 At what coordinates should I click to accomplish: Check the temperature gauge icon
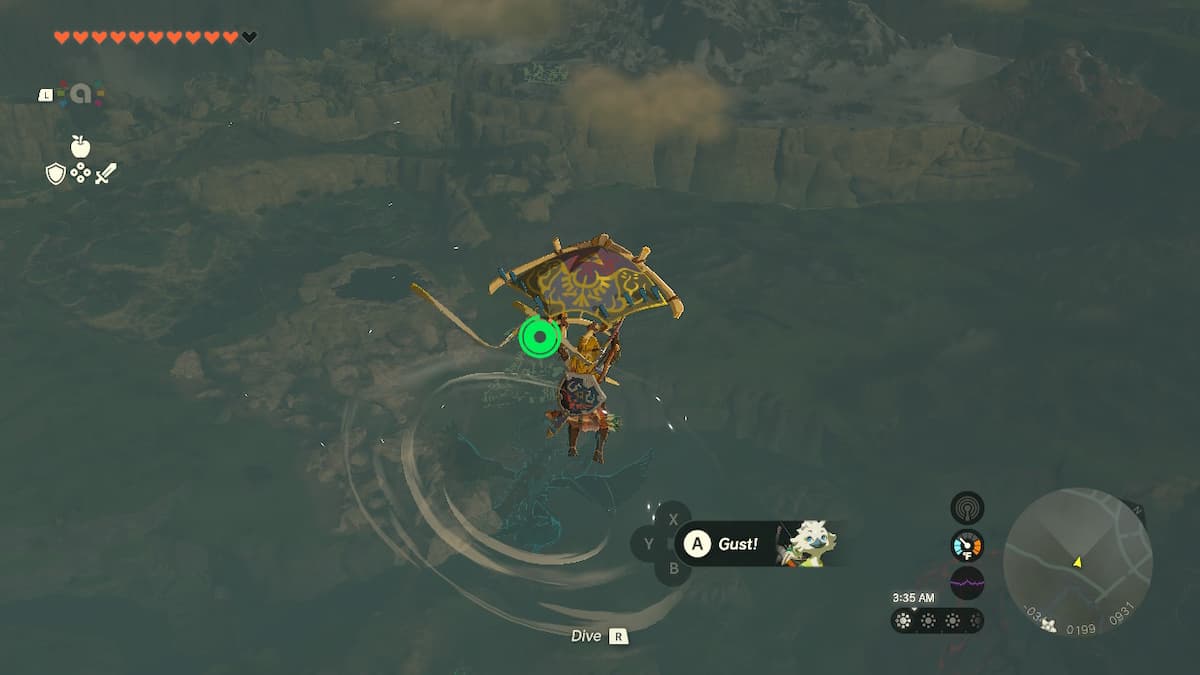[x=967, y=545]
